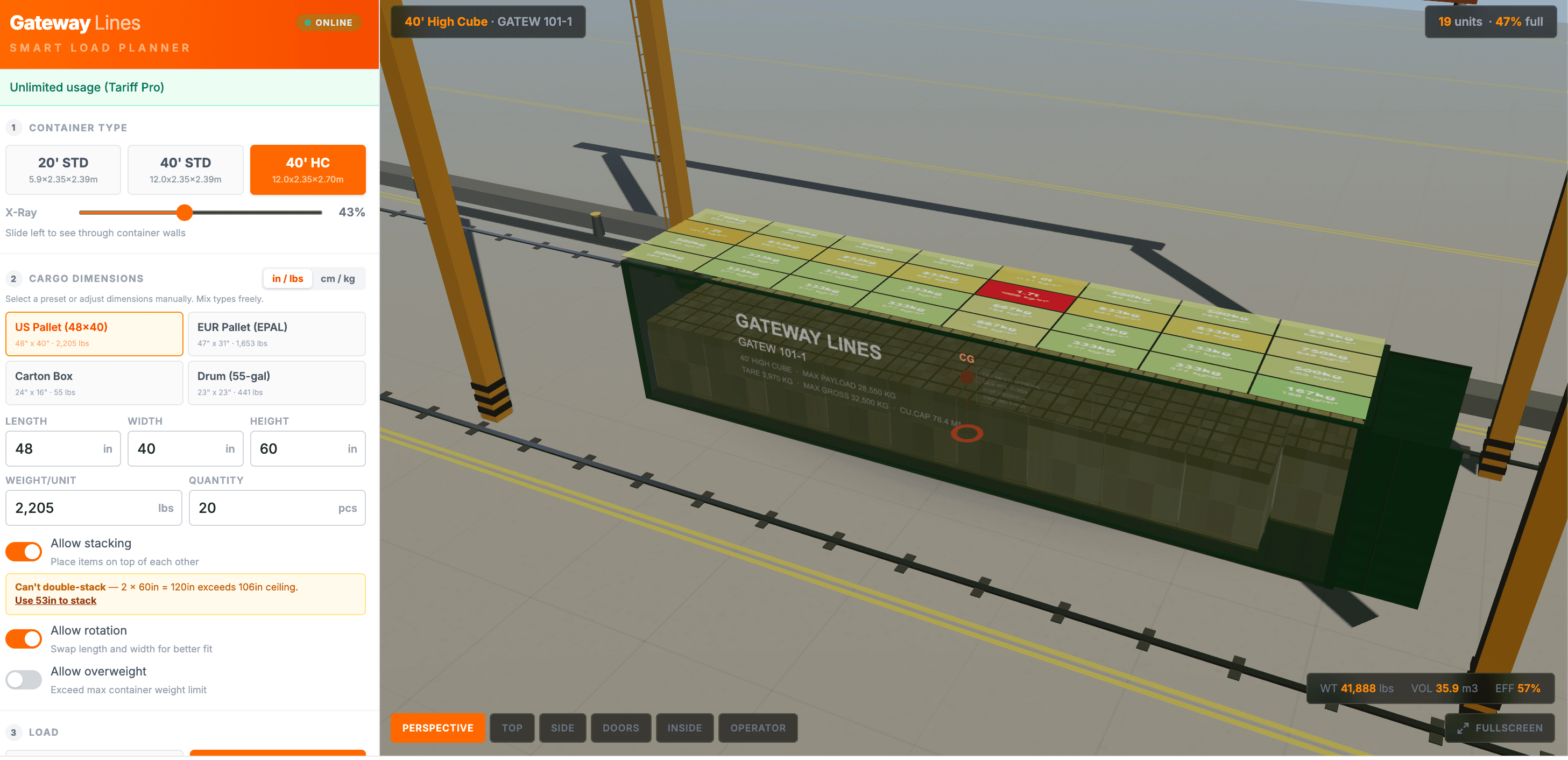Switch to the SIDE view

pyautogui.click(x=562, y=727)
